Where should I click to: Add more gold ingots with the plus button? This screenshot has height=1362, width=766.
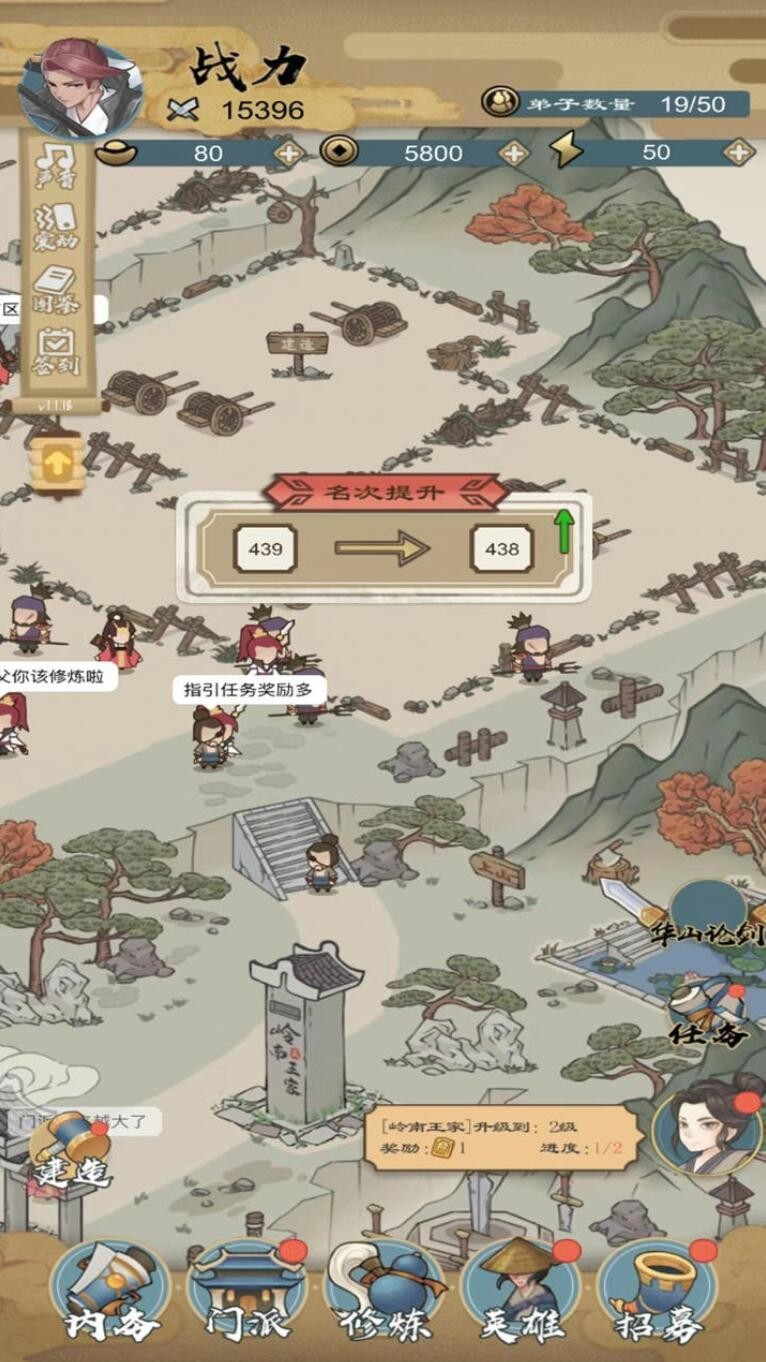[289, 153]
